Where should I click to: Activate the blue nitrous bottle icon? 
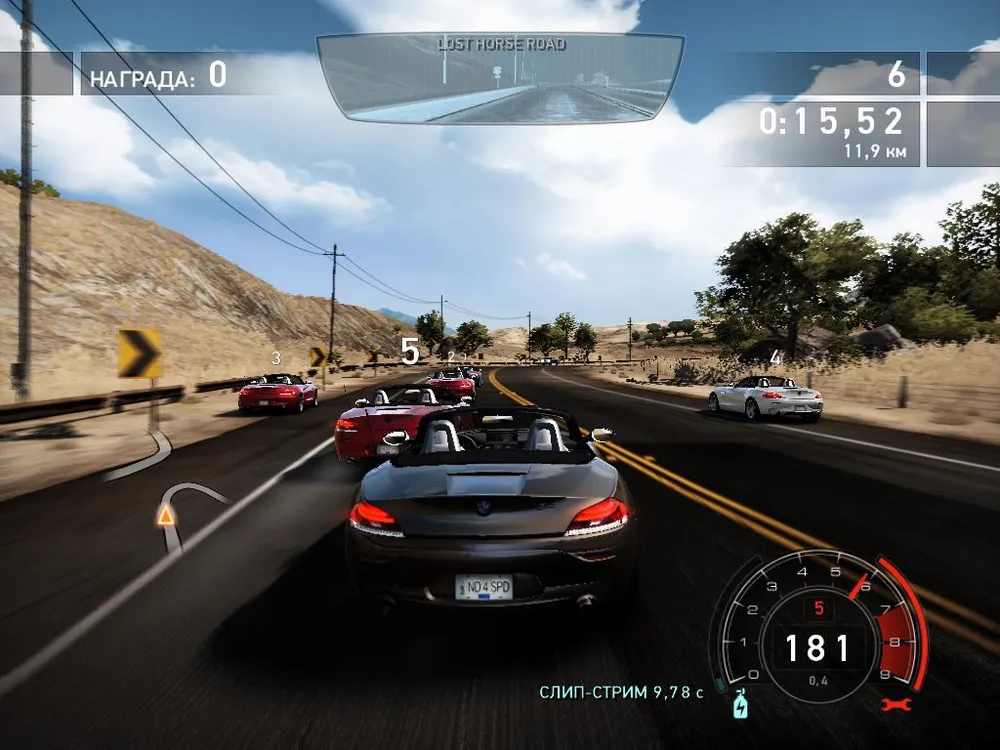coord(740,703)
